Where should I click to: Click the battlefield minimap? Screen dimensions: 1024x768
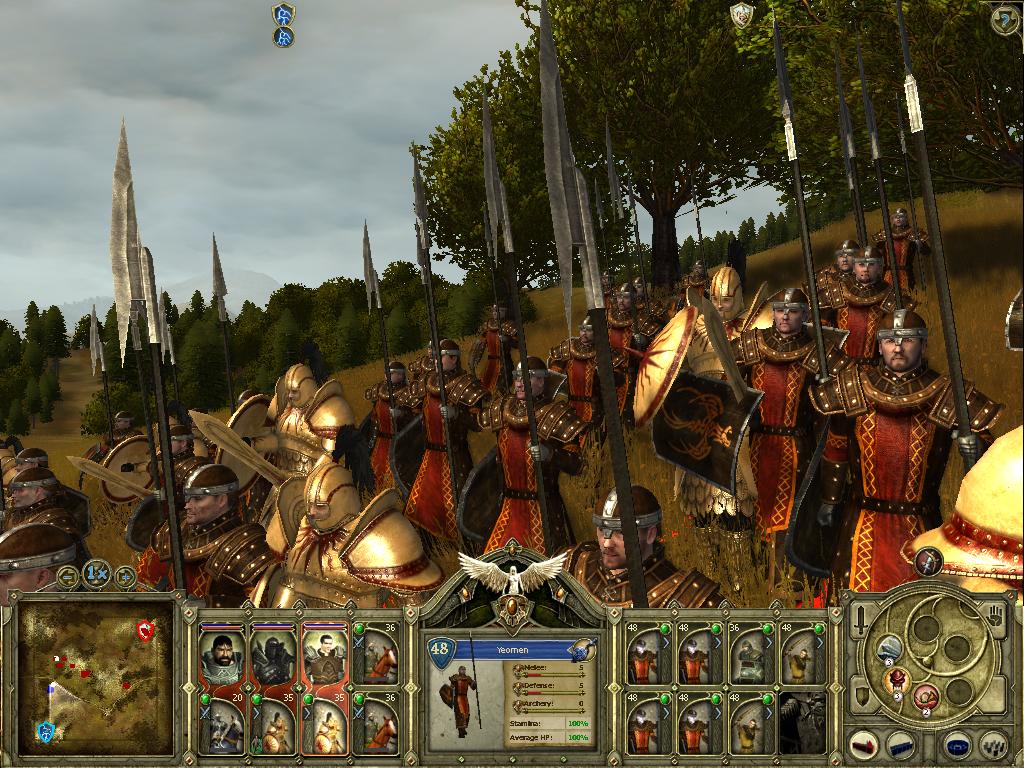[95, 676]
